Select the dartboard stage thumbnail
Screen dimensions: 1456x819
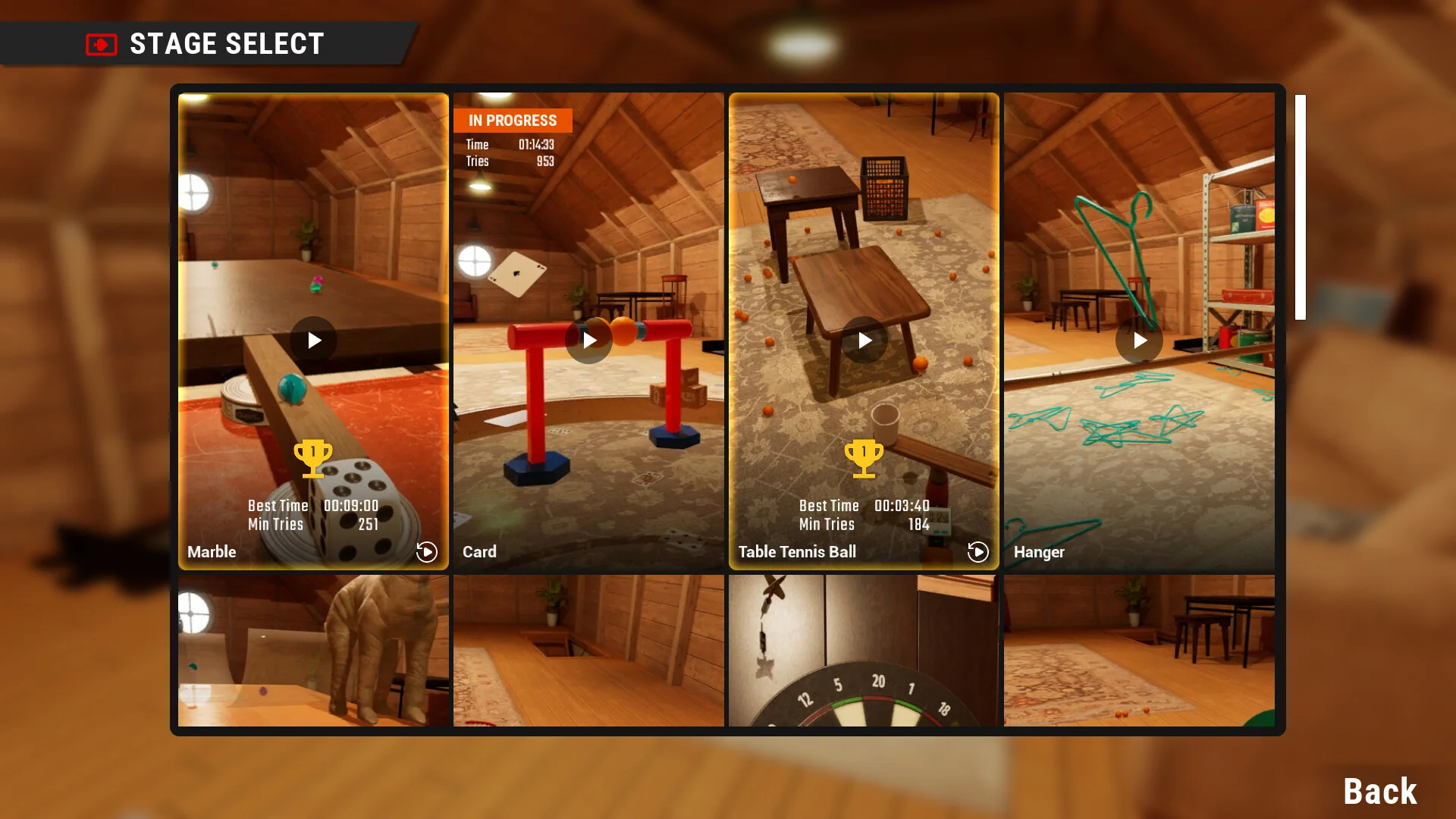[864, 650]
